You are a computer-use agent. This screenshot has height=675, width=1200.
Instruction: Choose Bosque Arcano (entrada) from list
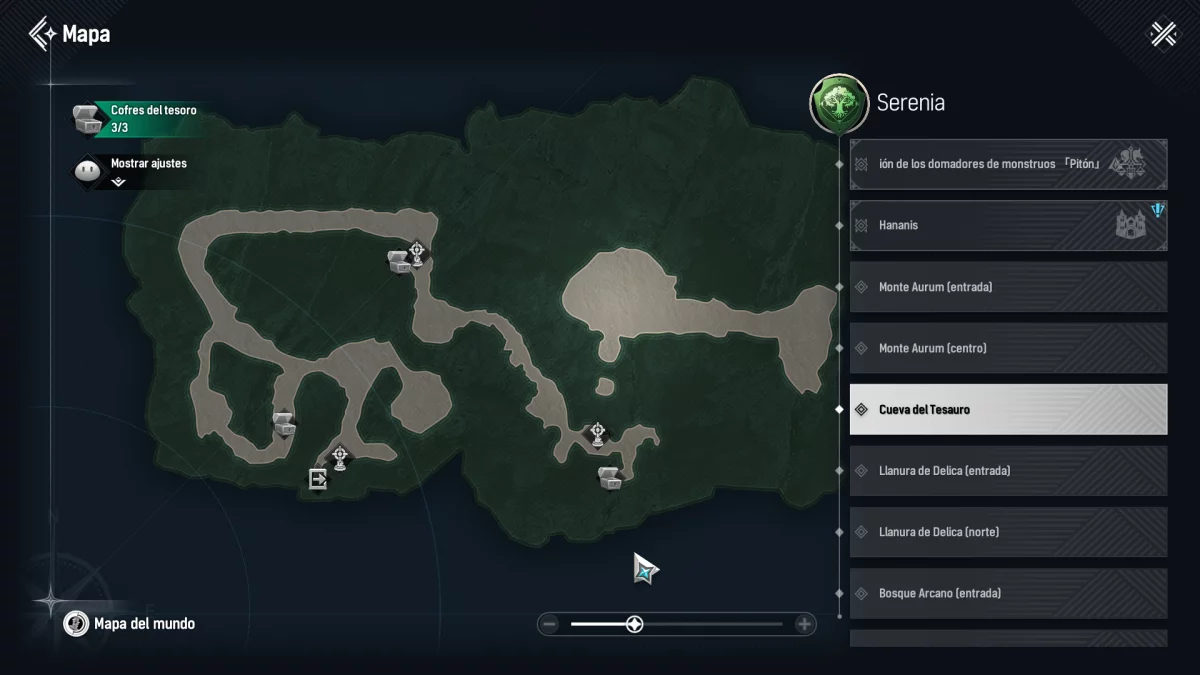pyautogui.click(x=1008, y=593)
